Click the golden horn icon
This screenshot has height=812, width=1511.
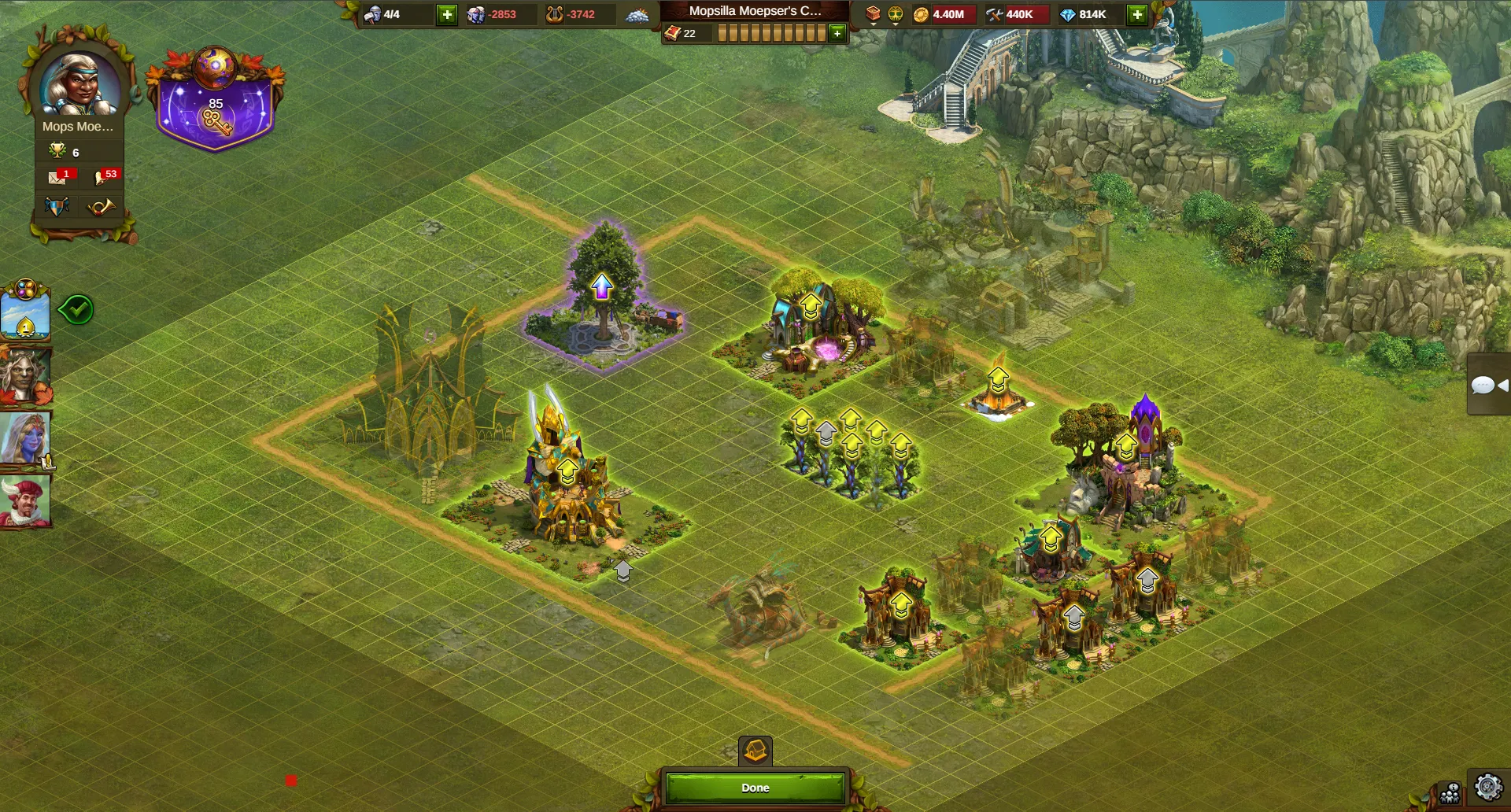pos(102,207)
